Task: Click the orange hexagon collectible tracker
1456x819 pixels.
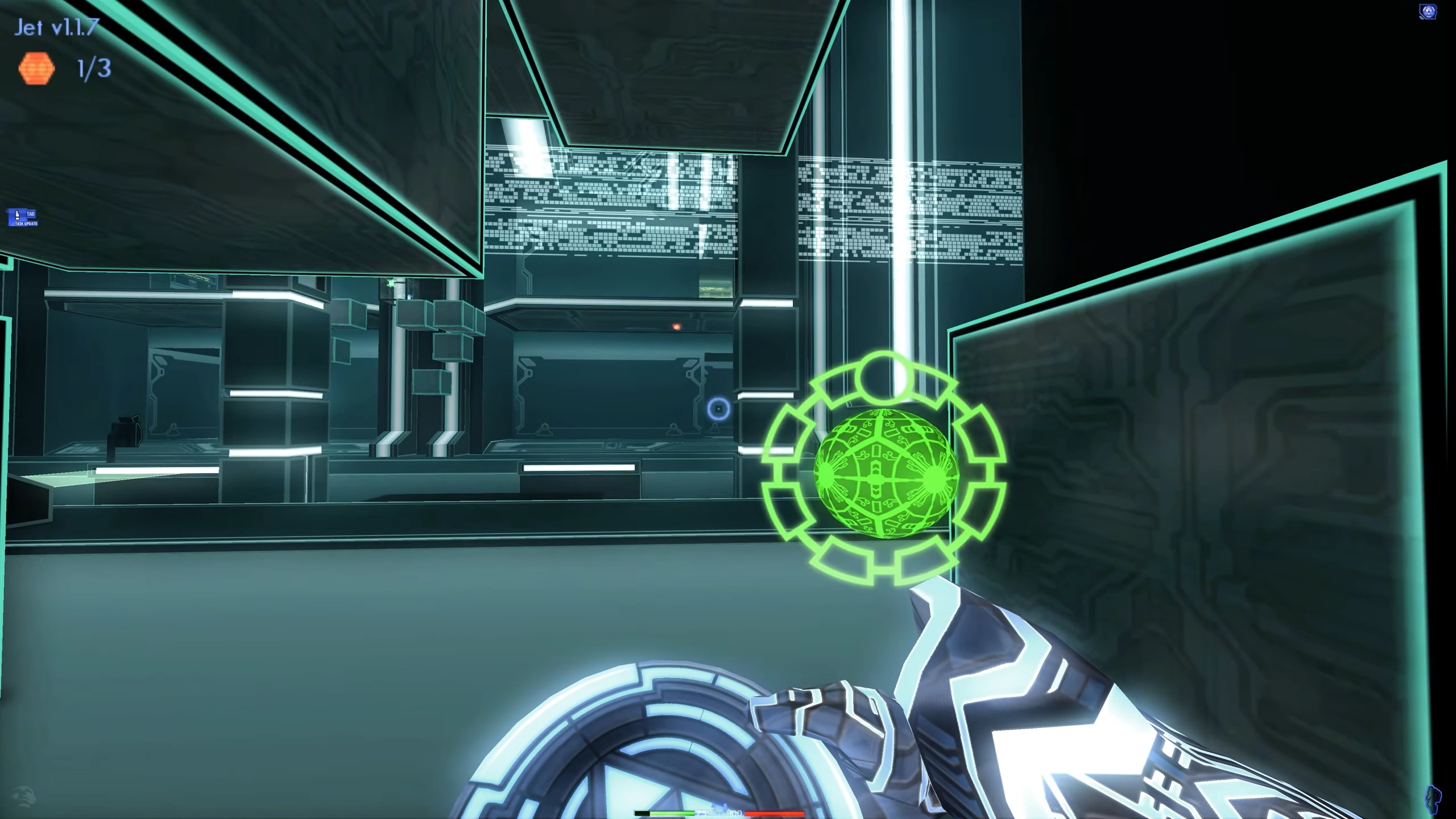Action: 37,69
